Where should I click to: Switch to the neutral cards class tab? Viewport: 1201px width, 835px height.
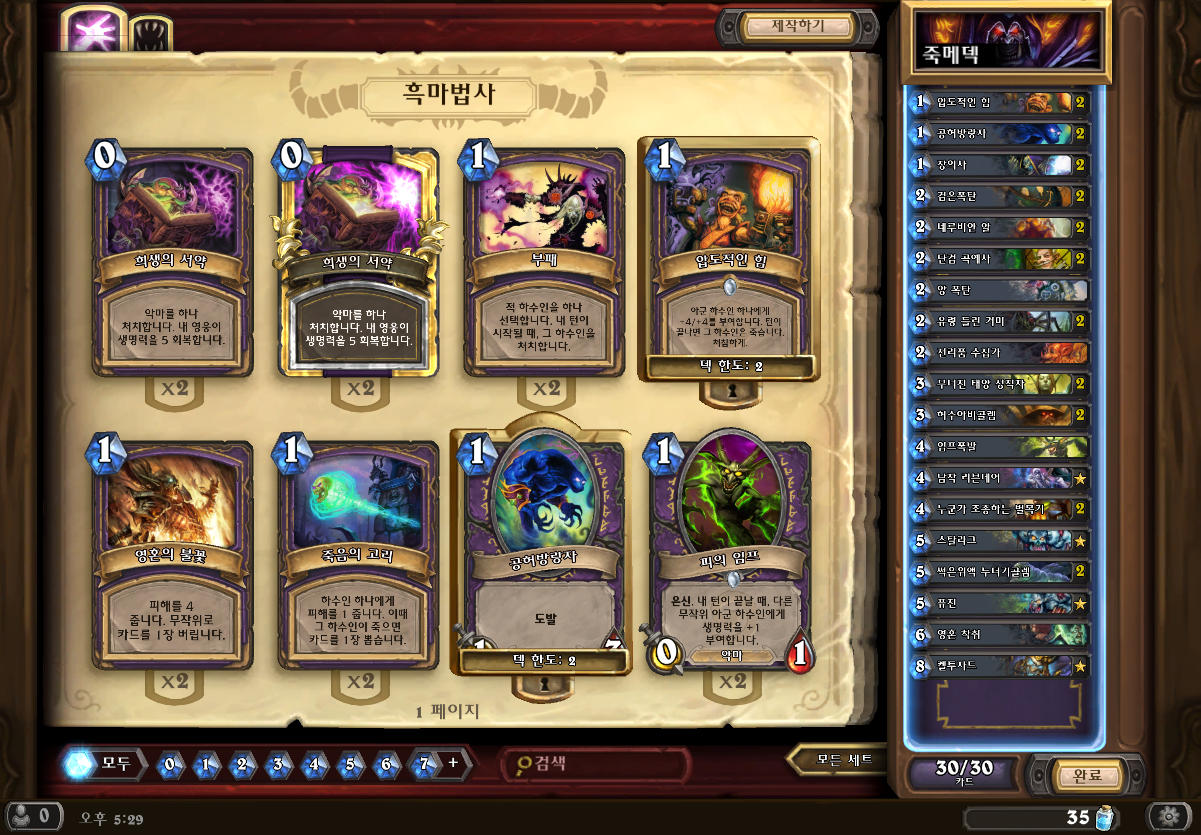(x=150, y=35)
